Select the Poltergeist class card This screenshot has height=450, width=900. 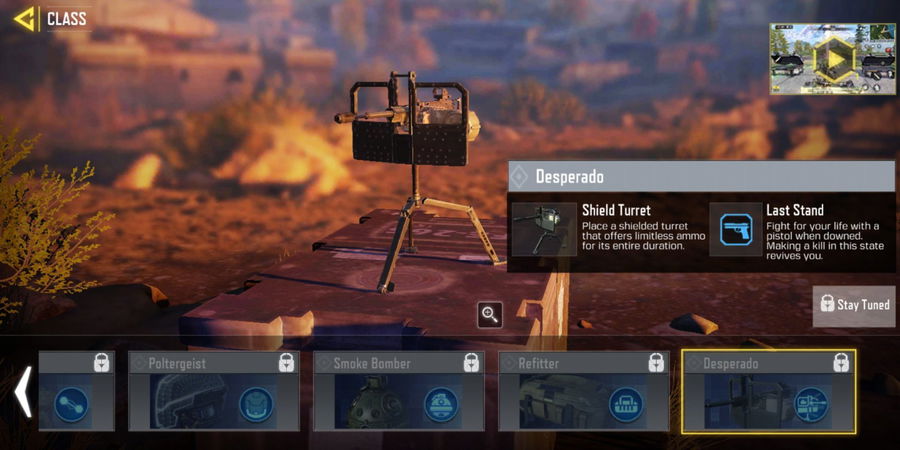tap(213, 391)
